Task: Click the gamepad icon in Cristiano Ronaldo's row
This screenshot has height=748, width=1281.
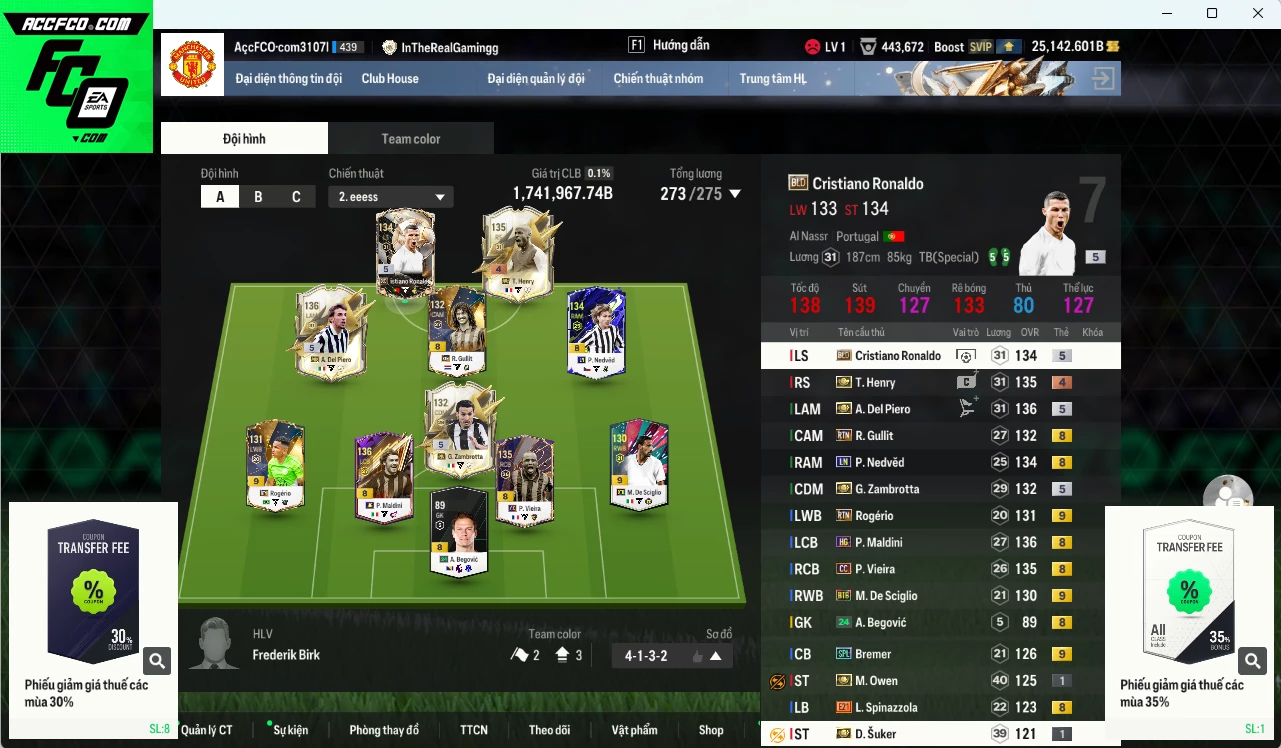Action: point(964,355)
